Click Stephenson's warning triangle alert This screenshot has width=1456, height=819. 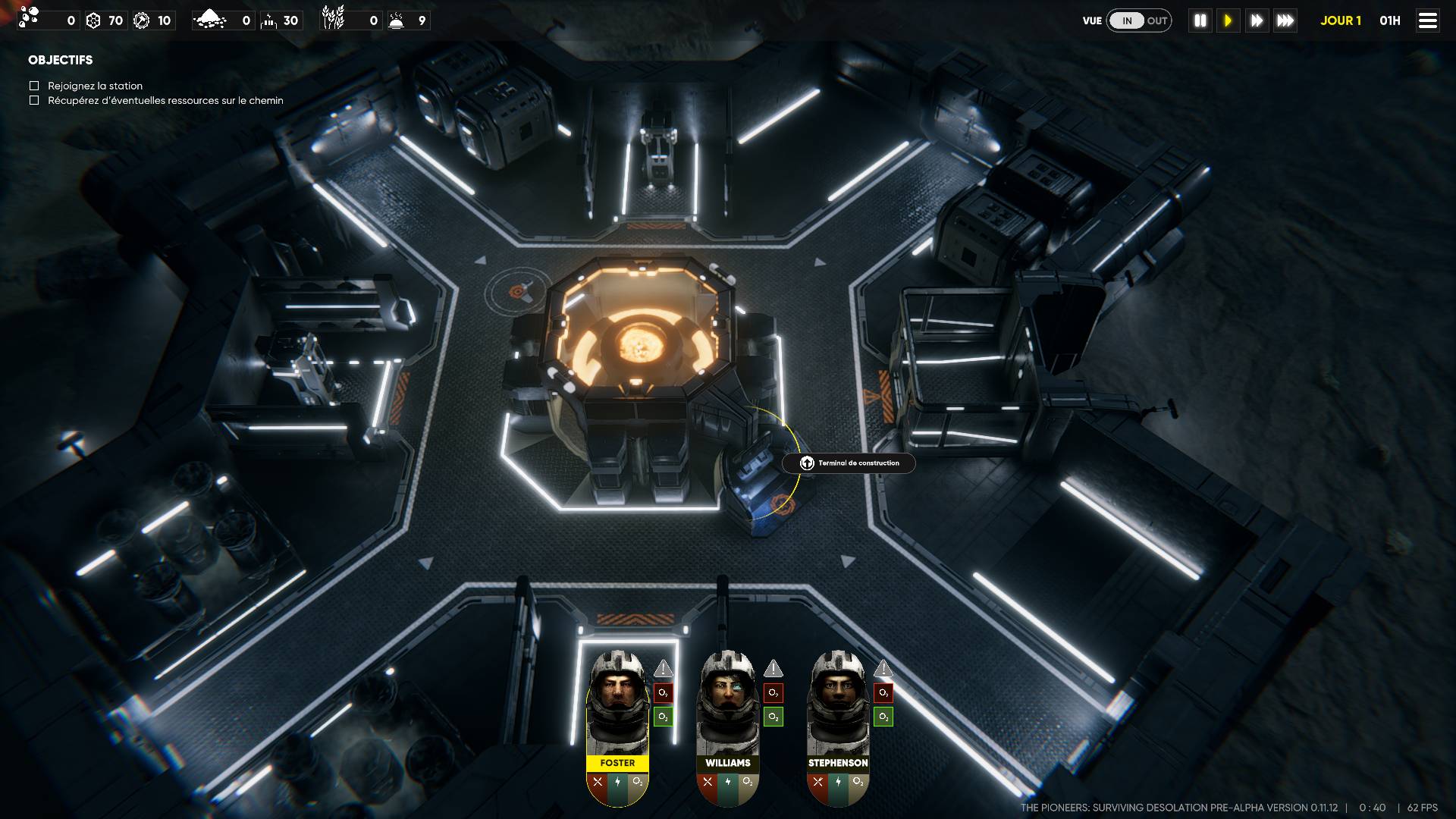(x=883, y=669)
